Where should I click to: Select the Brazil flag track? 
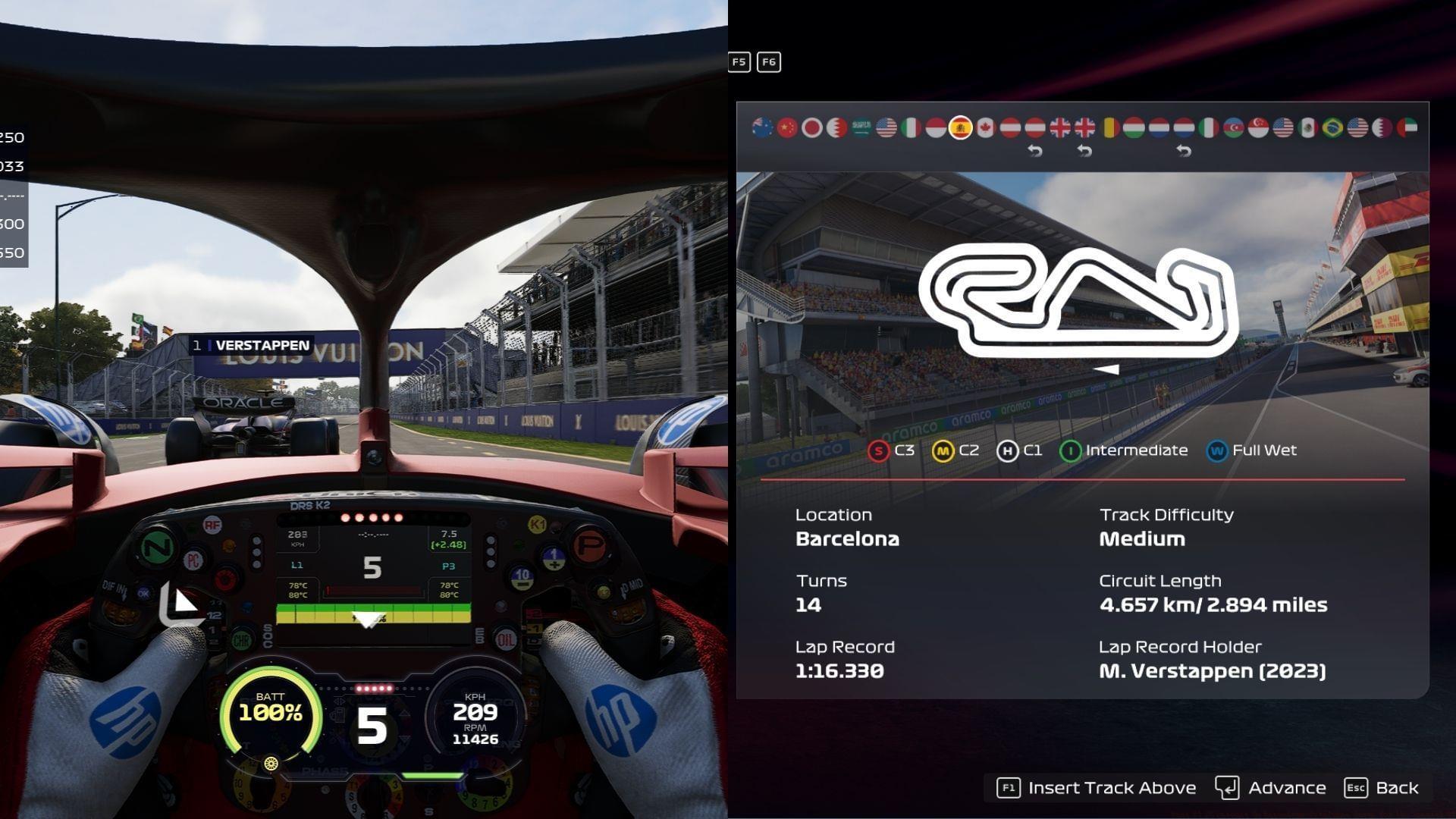(1332, 127)
